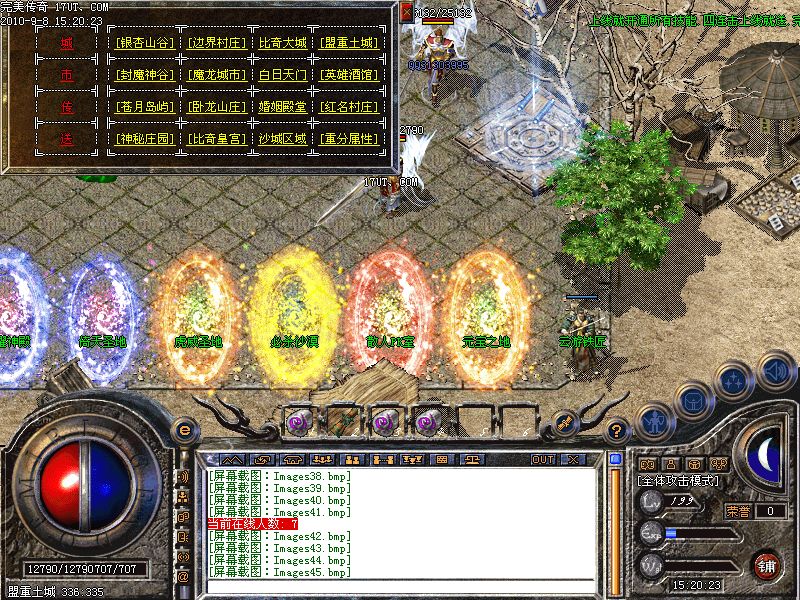The width and height of the screenshot is (800, 600).
Task: Close the teleport menu with red X
Action: point(407,13)
